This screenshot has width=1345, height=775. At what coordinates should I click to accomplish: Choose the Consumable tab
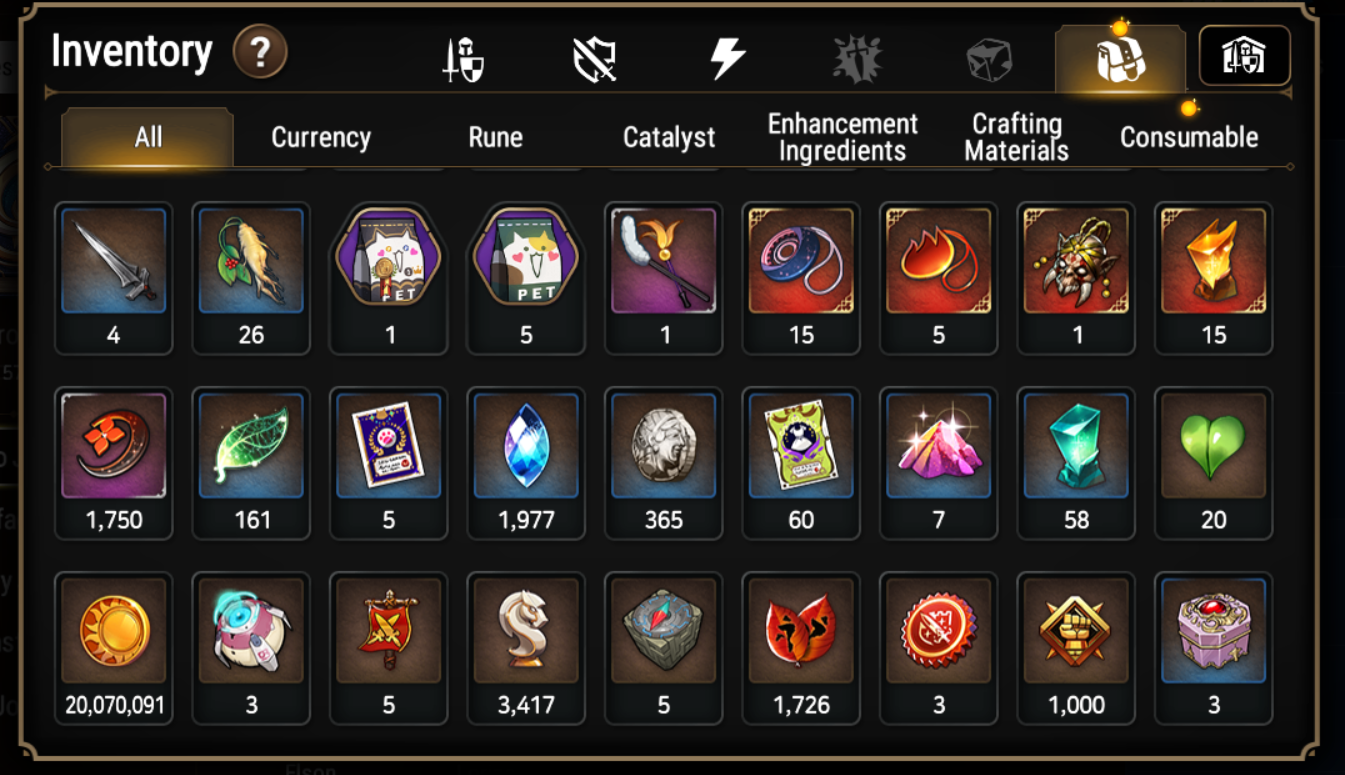1188,137
